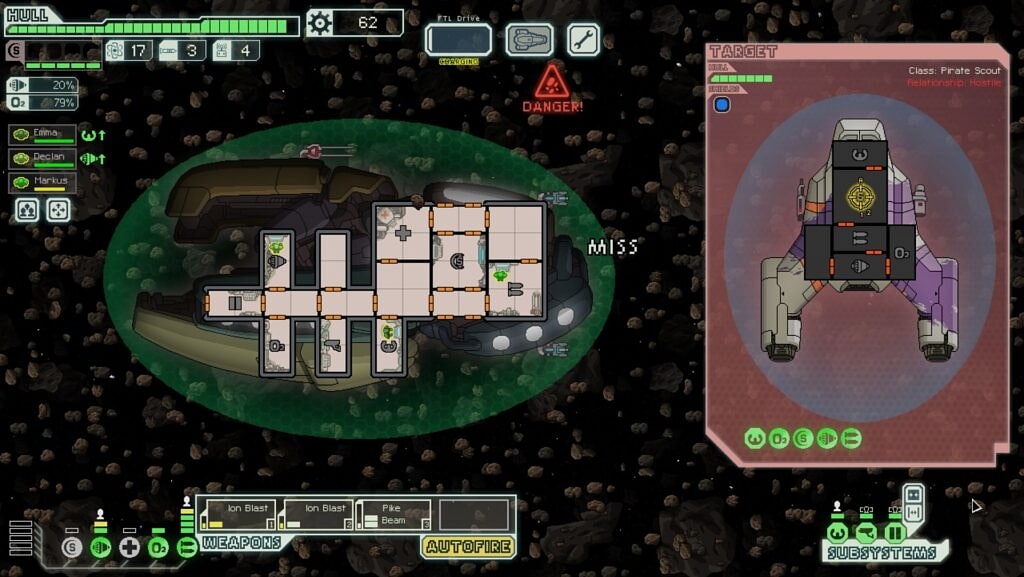Click the piloting subsystem icon
This screenshot has height=577, width=1024.
[838, 532]
